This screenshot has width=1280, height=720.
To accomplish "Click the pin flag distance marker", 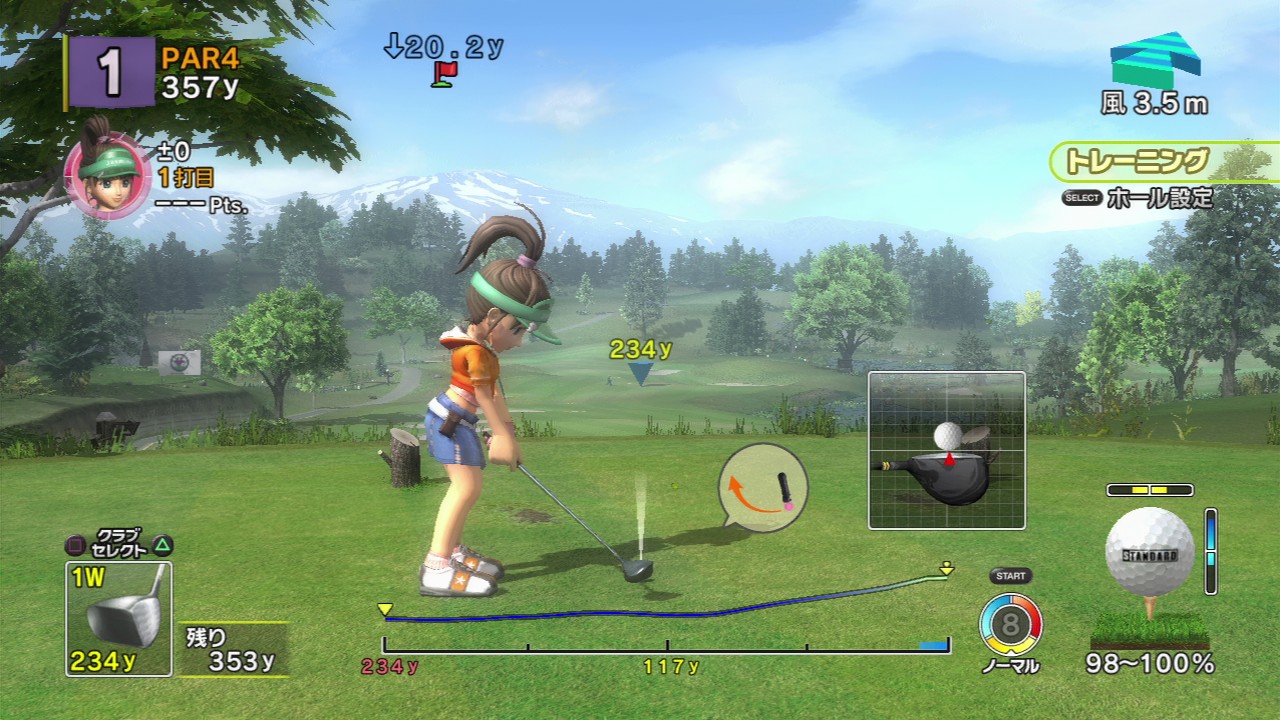I will click(x=445, y=73).
